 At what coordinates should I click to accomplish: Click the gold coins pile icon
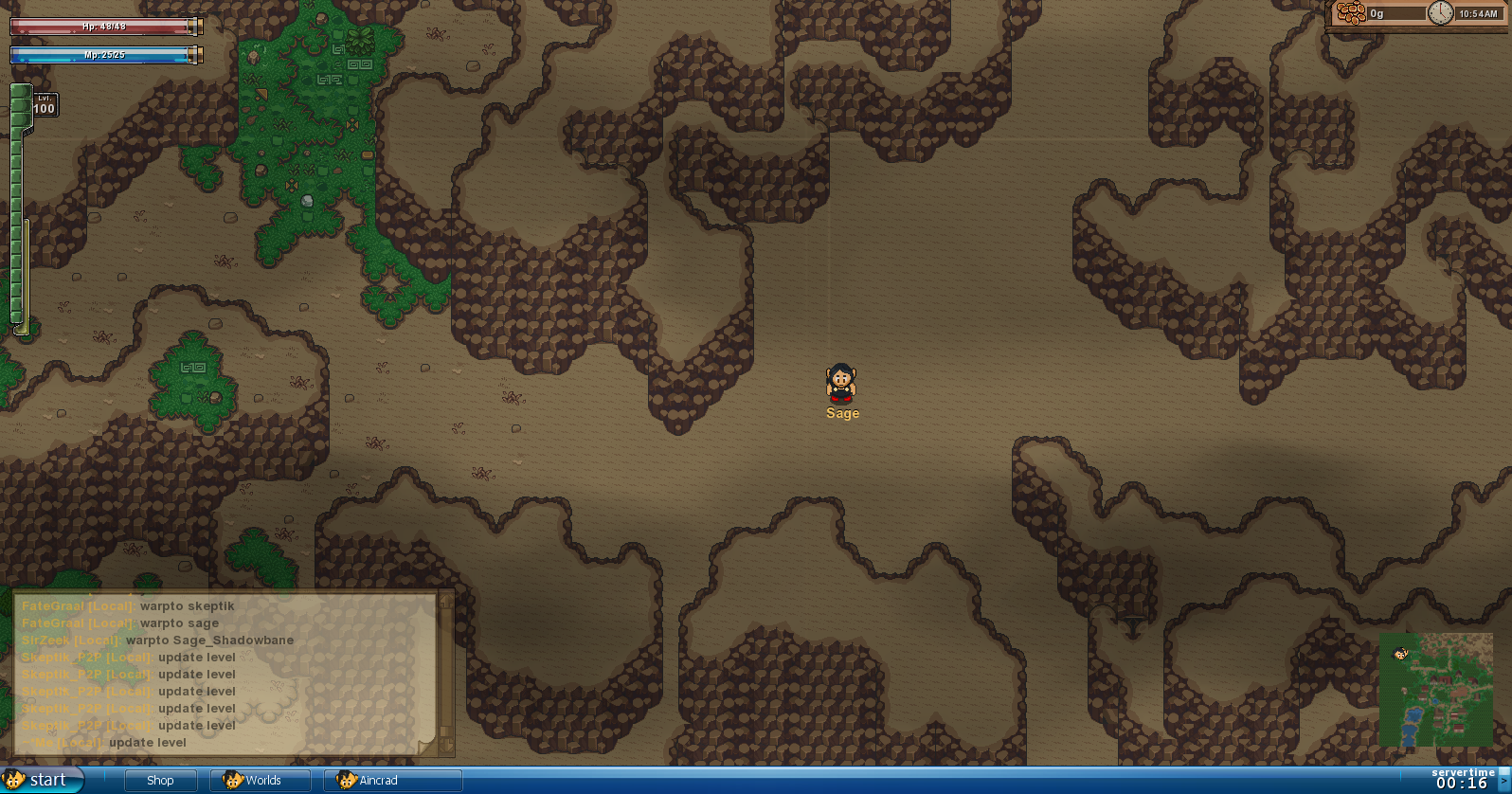1351,13
